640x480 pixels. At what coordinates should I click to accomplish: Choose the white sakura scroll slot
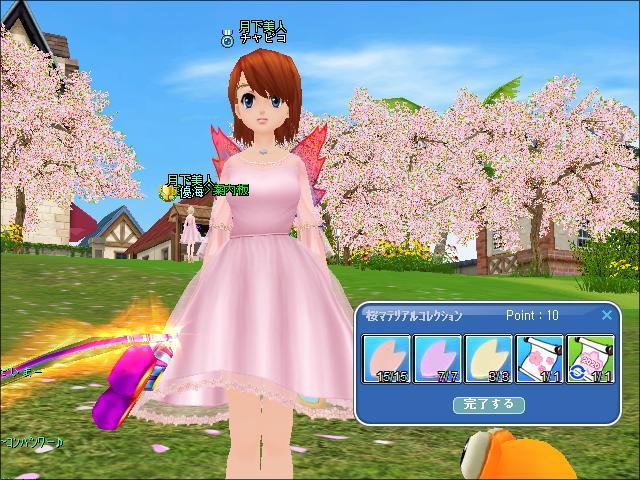pos(539,360)
